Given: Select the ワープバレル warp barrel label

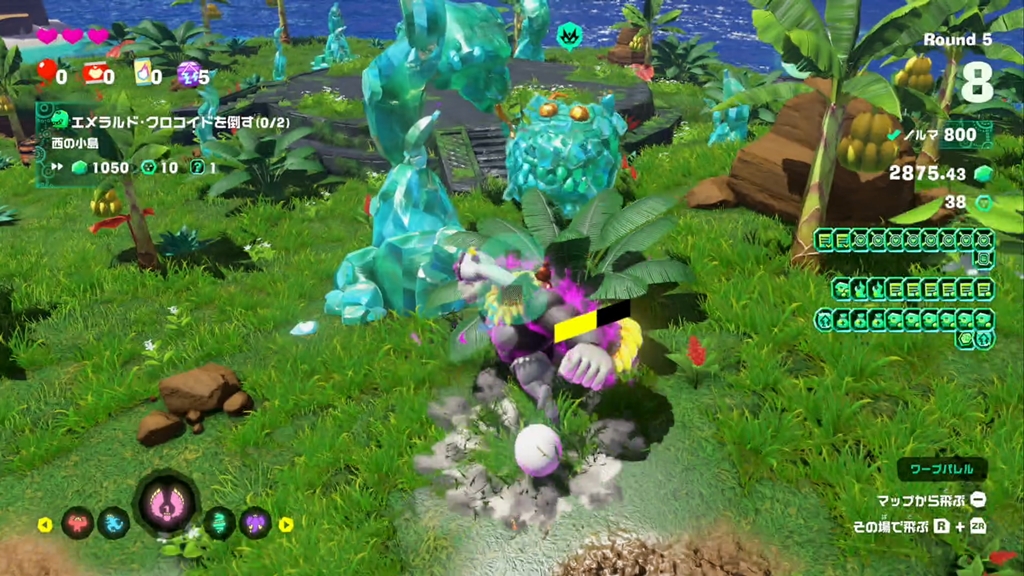Looking at the screenshot, I should pos(941,469).
